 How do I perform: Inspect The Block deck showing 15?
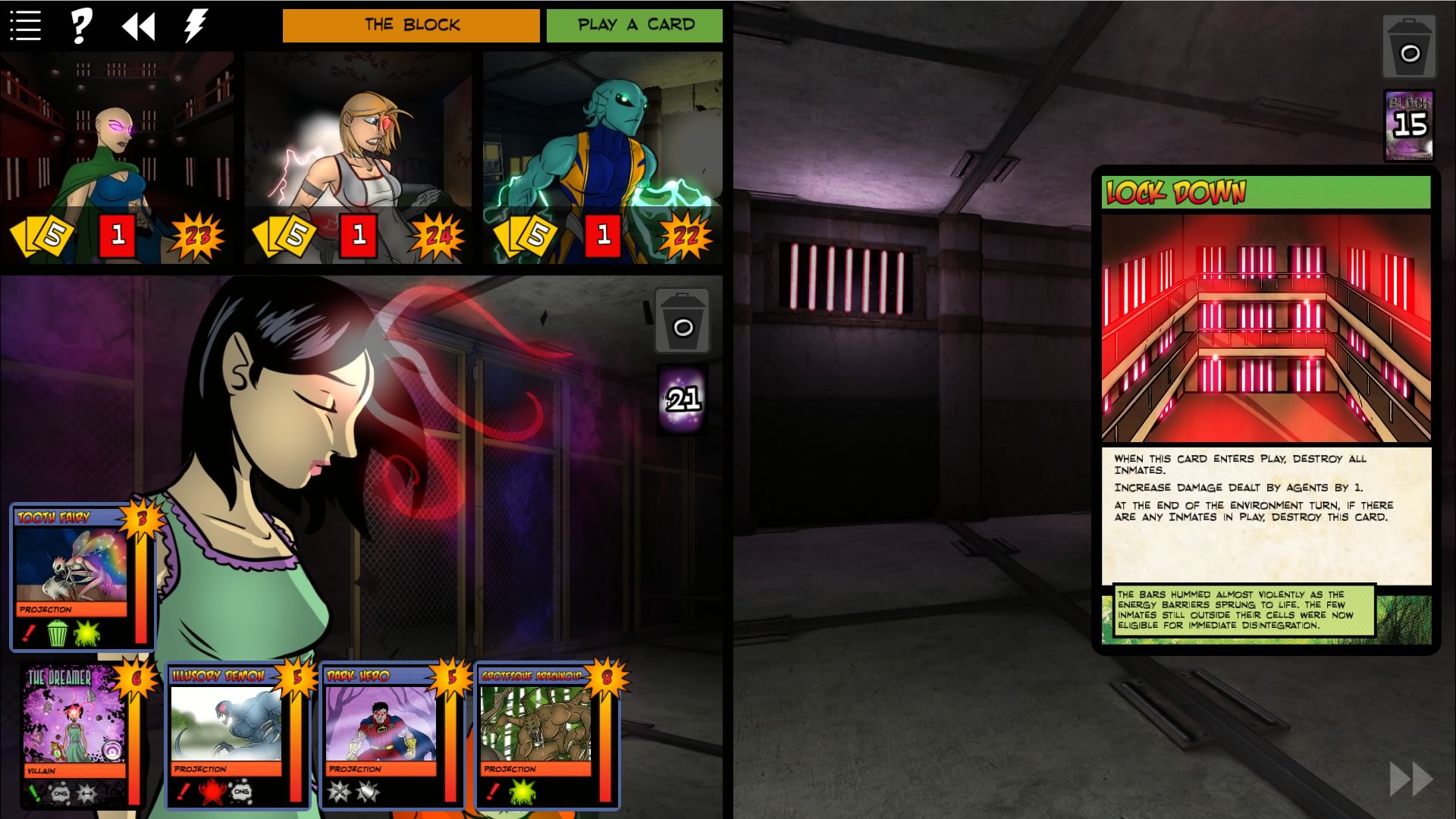[x=1410, y=124]
